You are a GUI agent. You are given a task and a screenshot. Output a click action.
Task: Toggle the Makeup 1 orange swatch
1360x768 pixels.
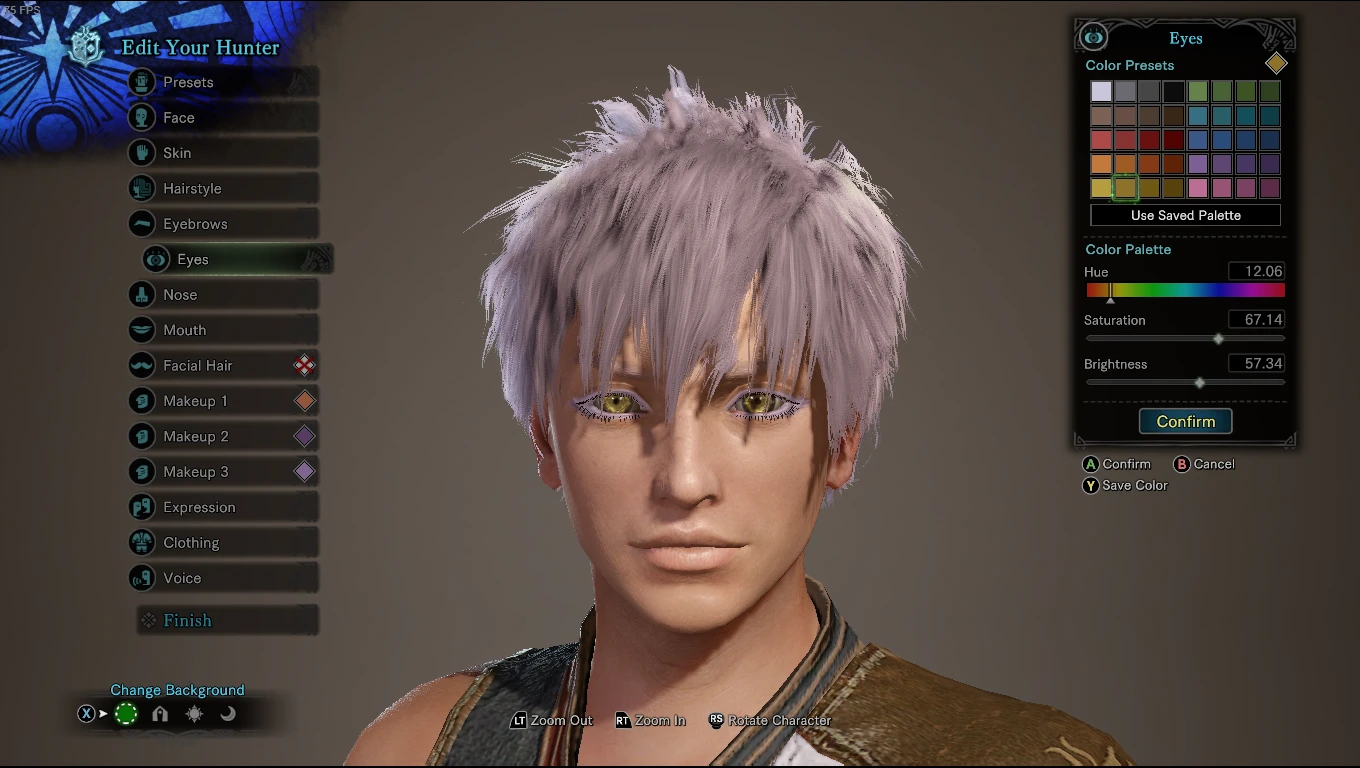305,400
